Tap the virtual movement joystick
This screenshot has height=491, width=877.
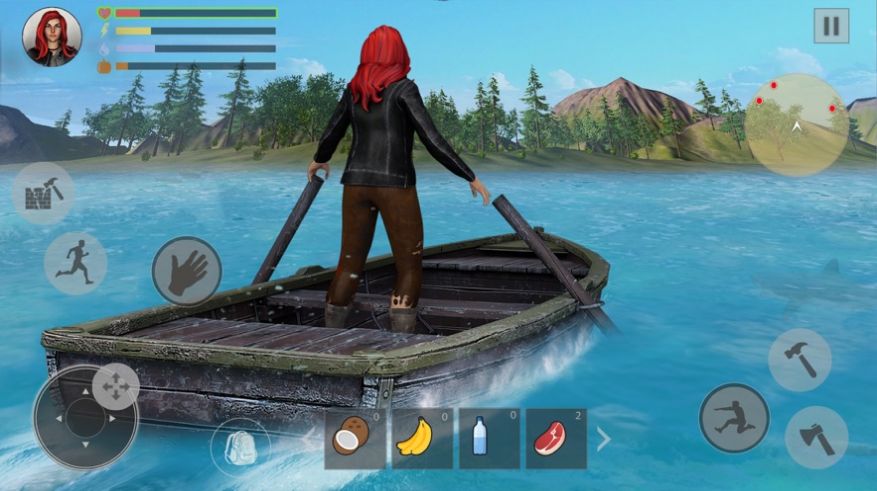coord(84,417)
